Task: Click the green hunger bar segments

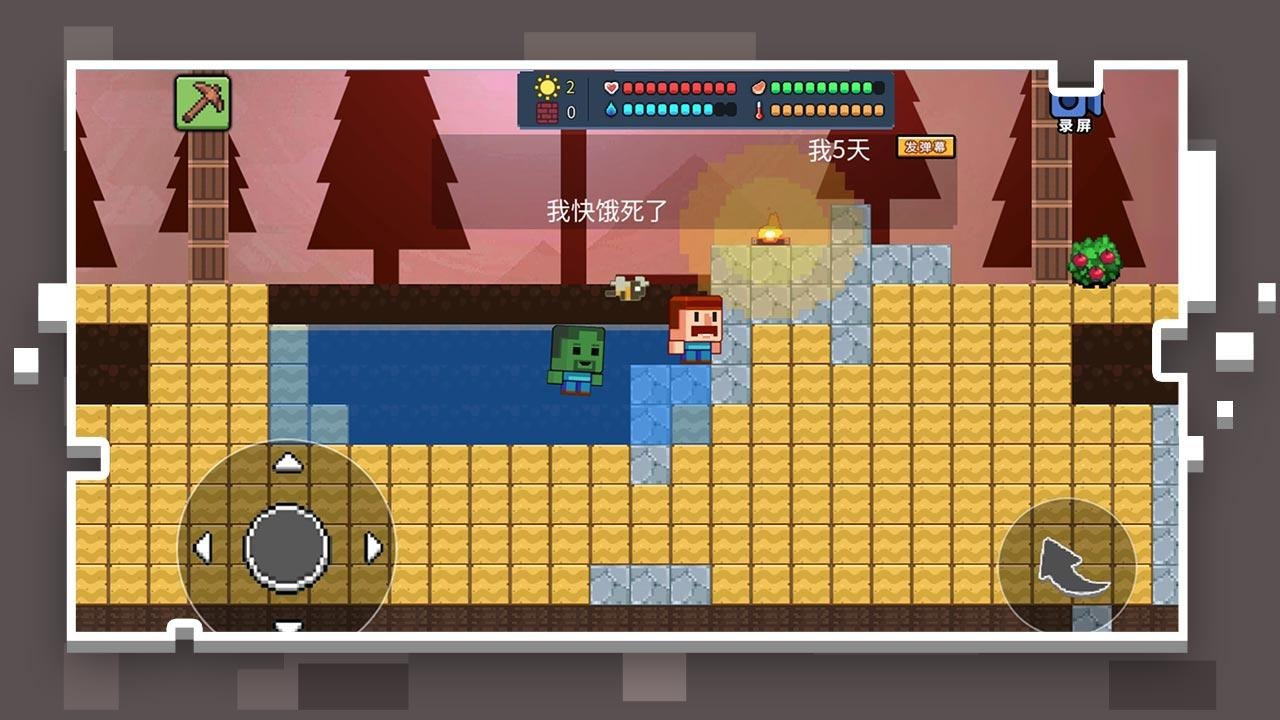Action: click(x=820, y=88)
